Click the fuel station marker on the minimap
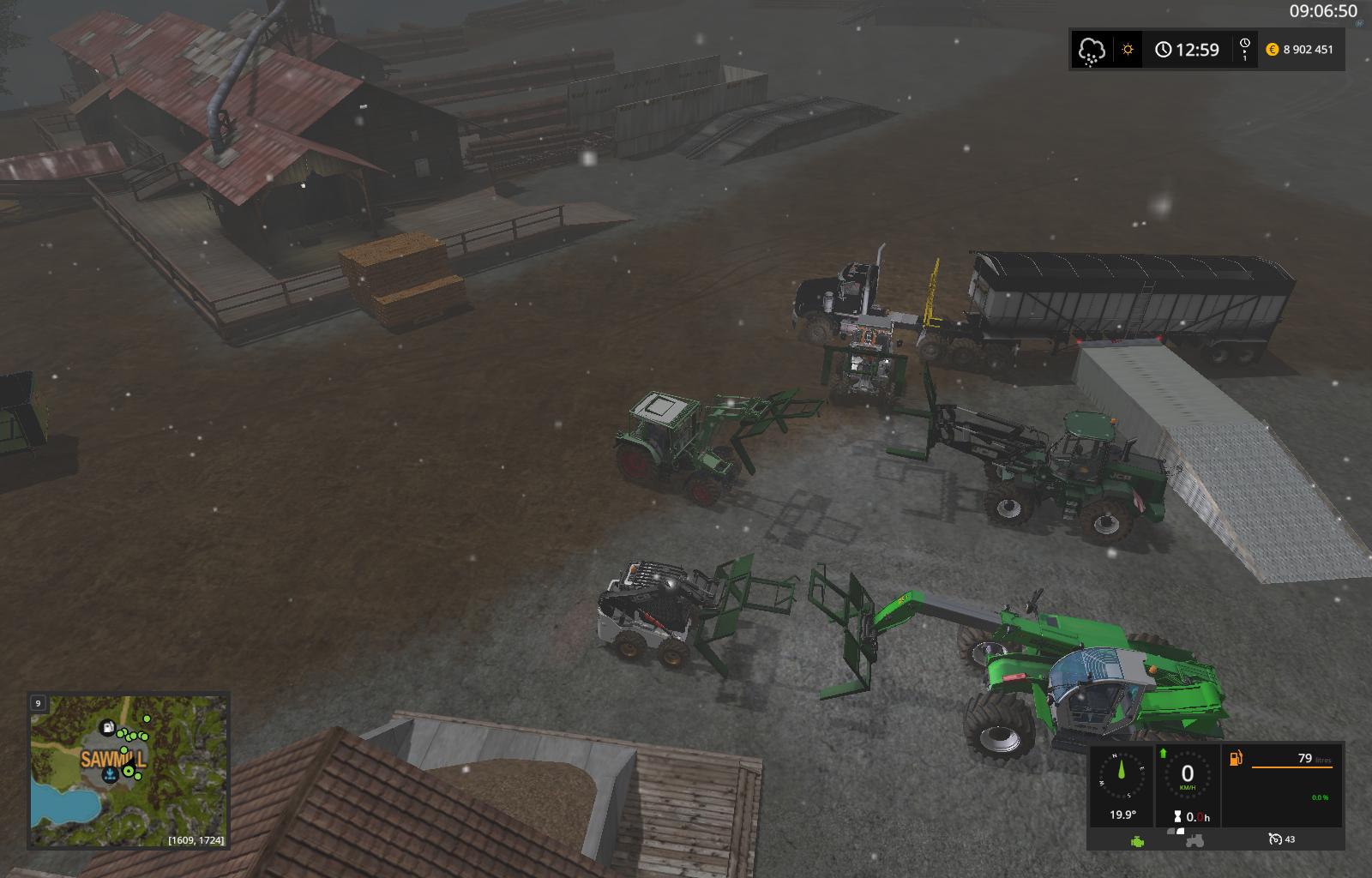This screenshot has height=878, width=1372. coord(108,727)
